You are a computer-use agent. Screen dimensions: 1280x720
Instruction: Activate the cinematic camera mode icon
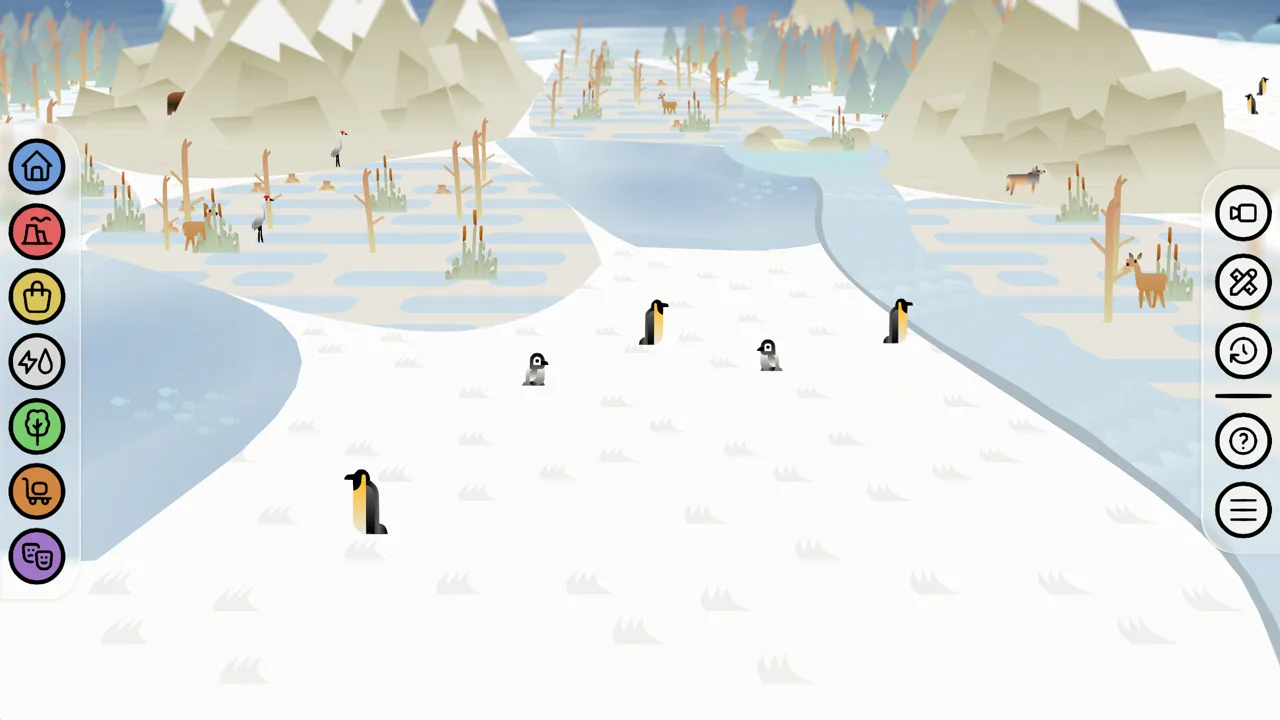[1243, 213]
